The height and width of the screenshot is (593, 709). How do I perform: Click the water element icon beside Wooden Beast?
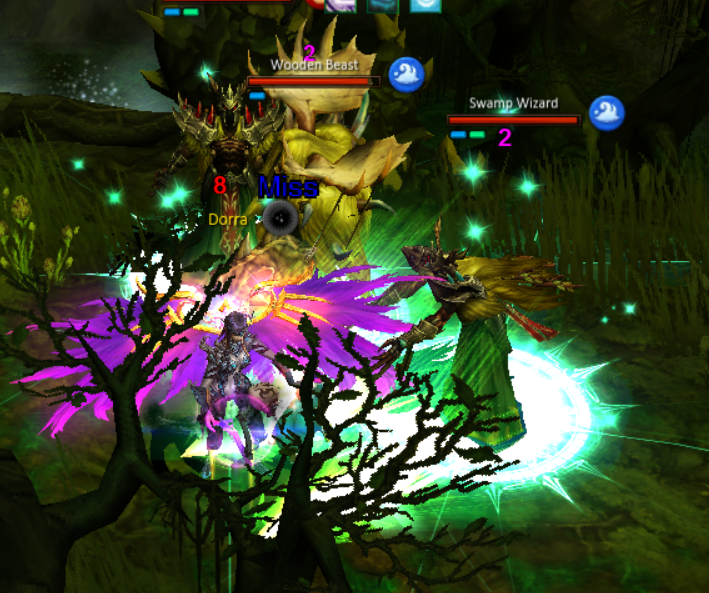click(x=406, y=75)
